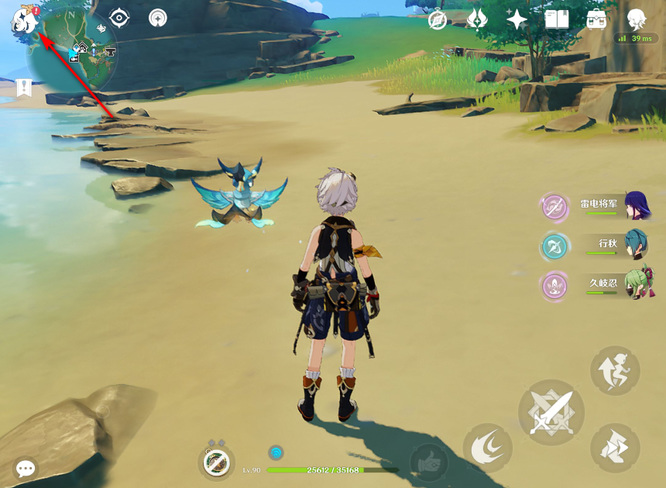Tap the co-op mode ring icon
666x488 pixels.
(158, 17)
